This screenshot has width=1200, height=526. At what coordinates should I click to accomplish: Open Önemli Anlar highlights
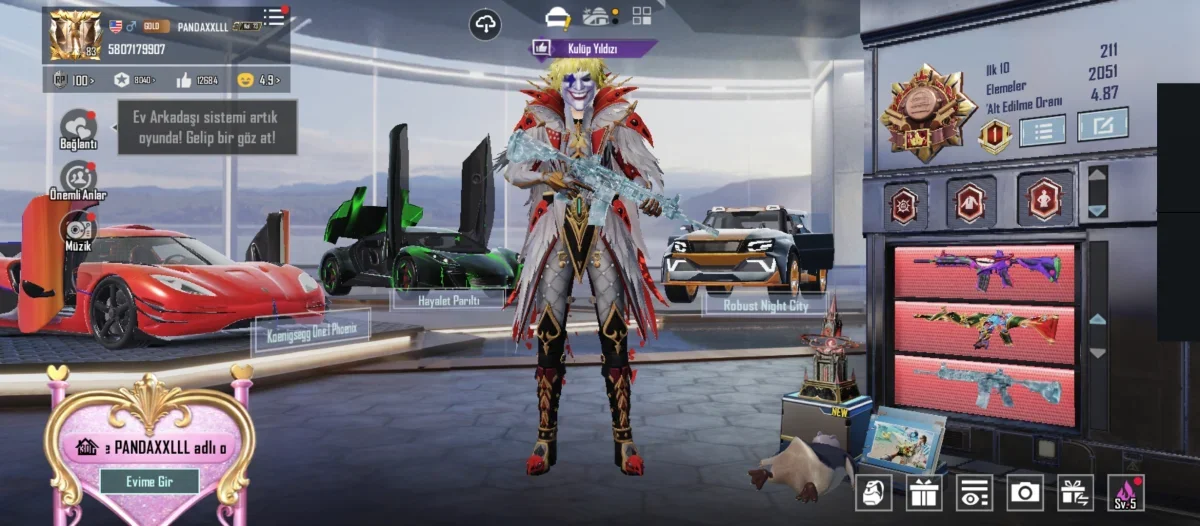[78, 179]
